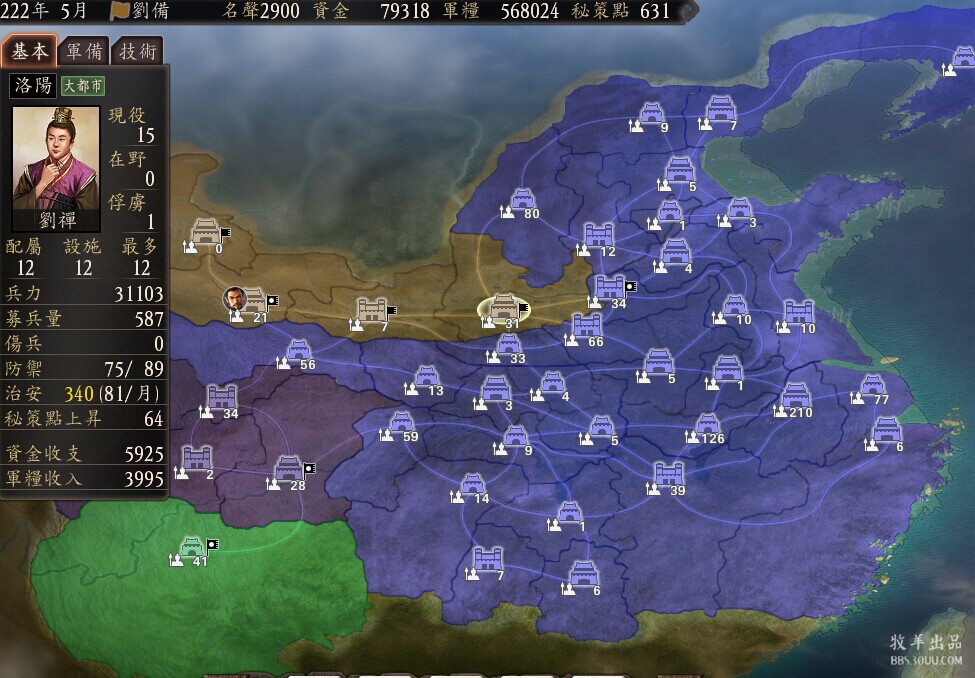Choose the city marked 14
Image resolution: width=975 pixels, height=678 pixels.
coord(473,486)
